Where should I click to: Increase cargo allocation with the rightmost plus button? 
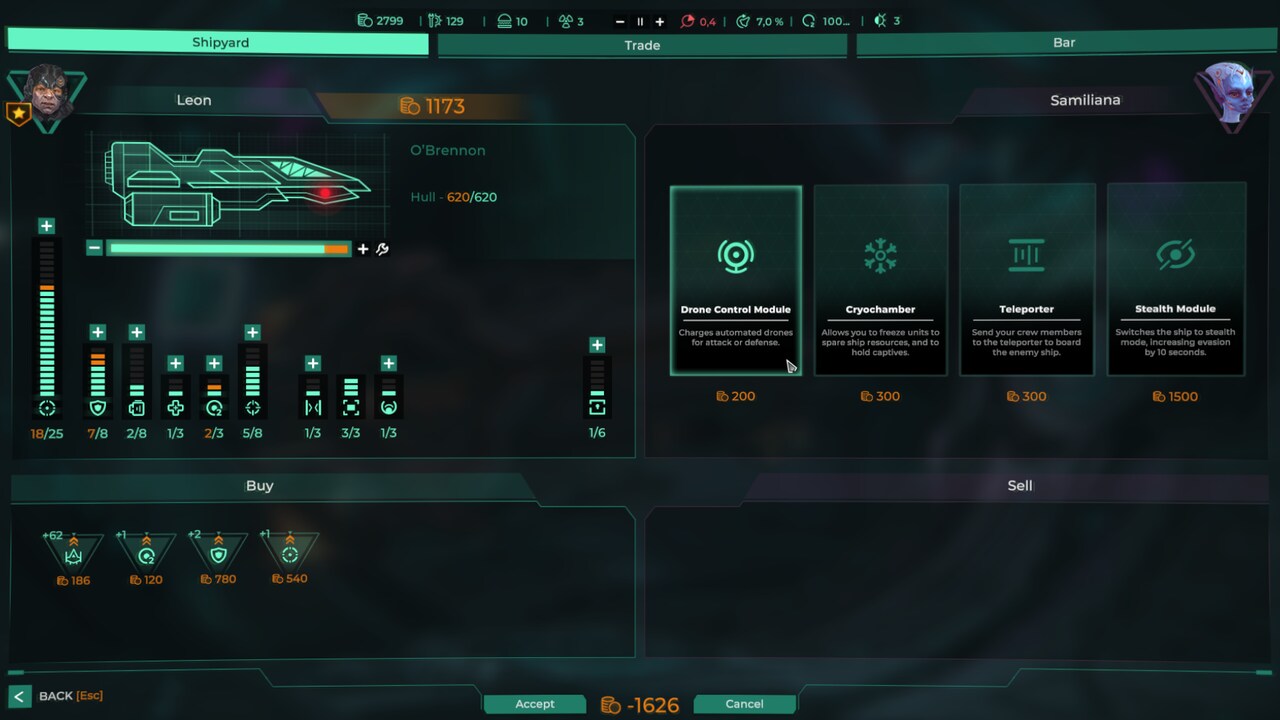pos(597,343)
